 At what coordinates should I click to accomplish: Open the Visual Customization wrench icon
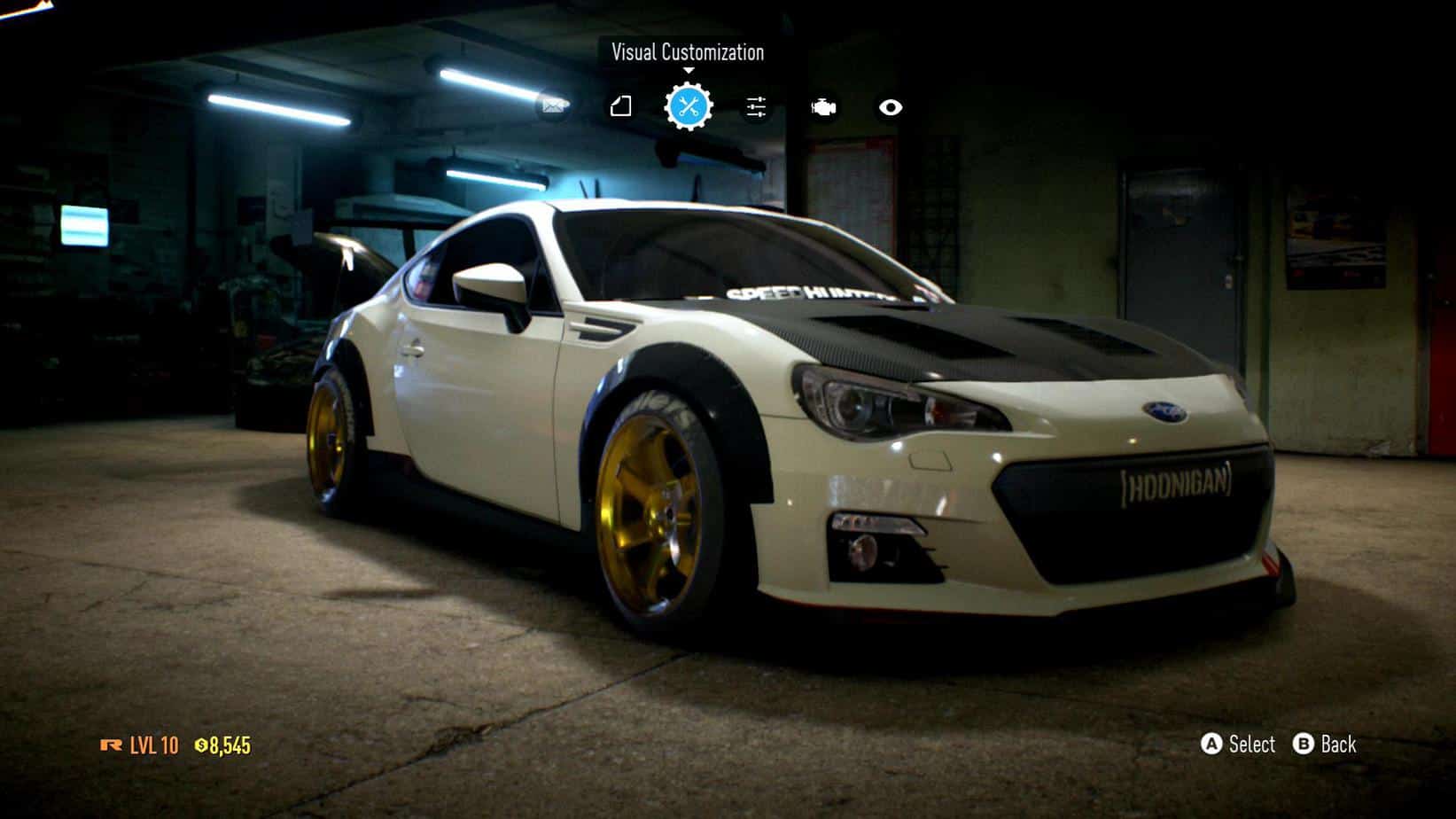[689, 107]
